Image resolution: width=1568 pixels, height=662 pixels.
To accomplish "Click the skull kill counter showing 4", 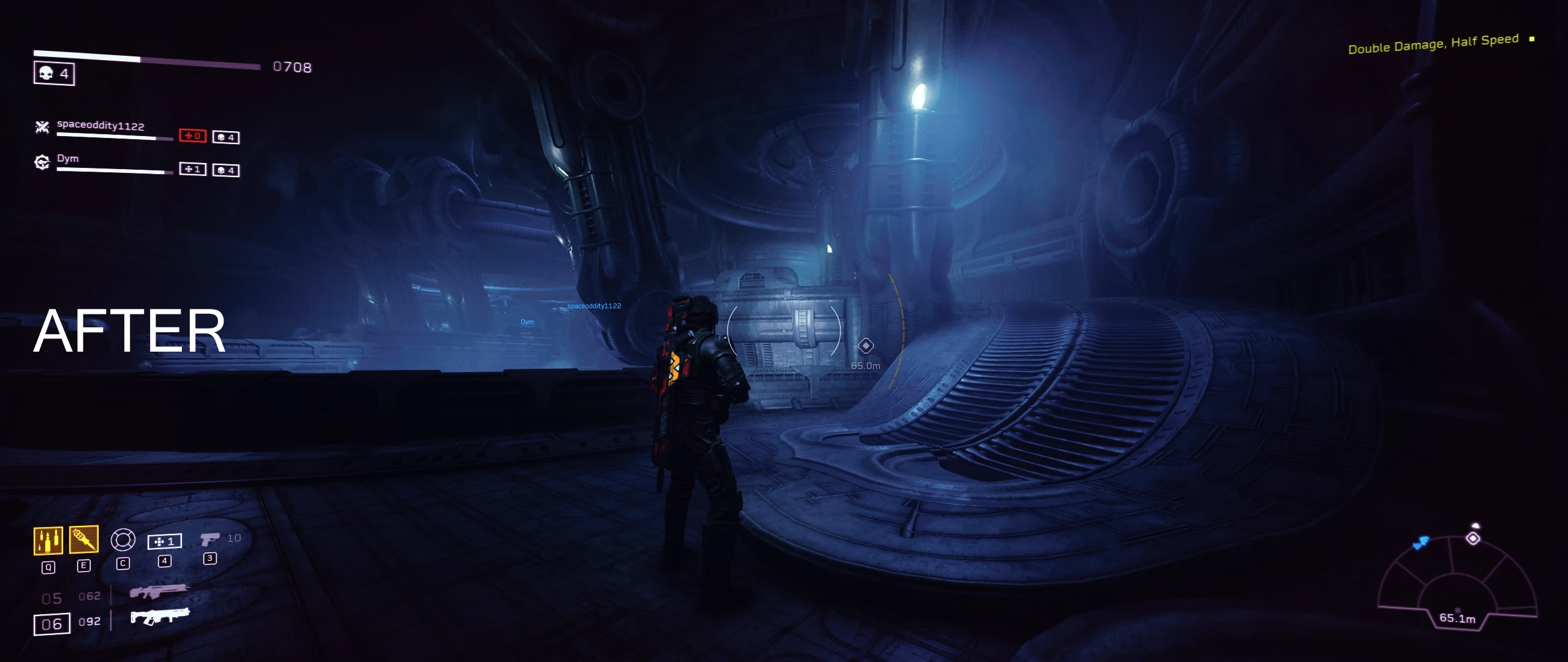I will (54, 74).
